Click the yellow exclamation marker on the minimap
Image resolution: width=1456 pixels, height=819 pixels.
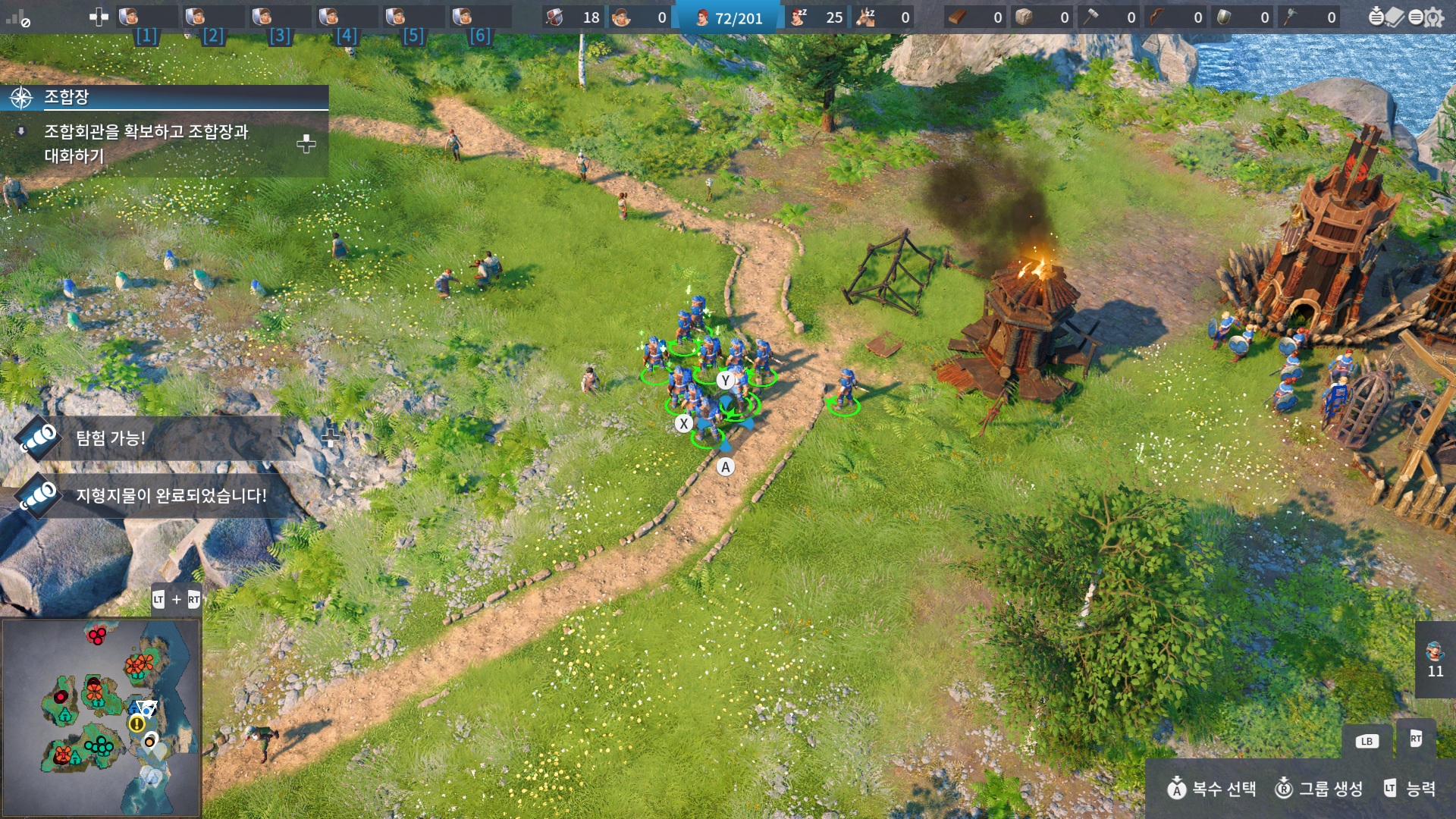(136, 723)
